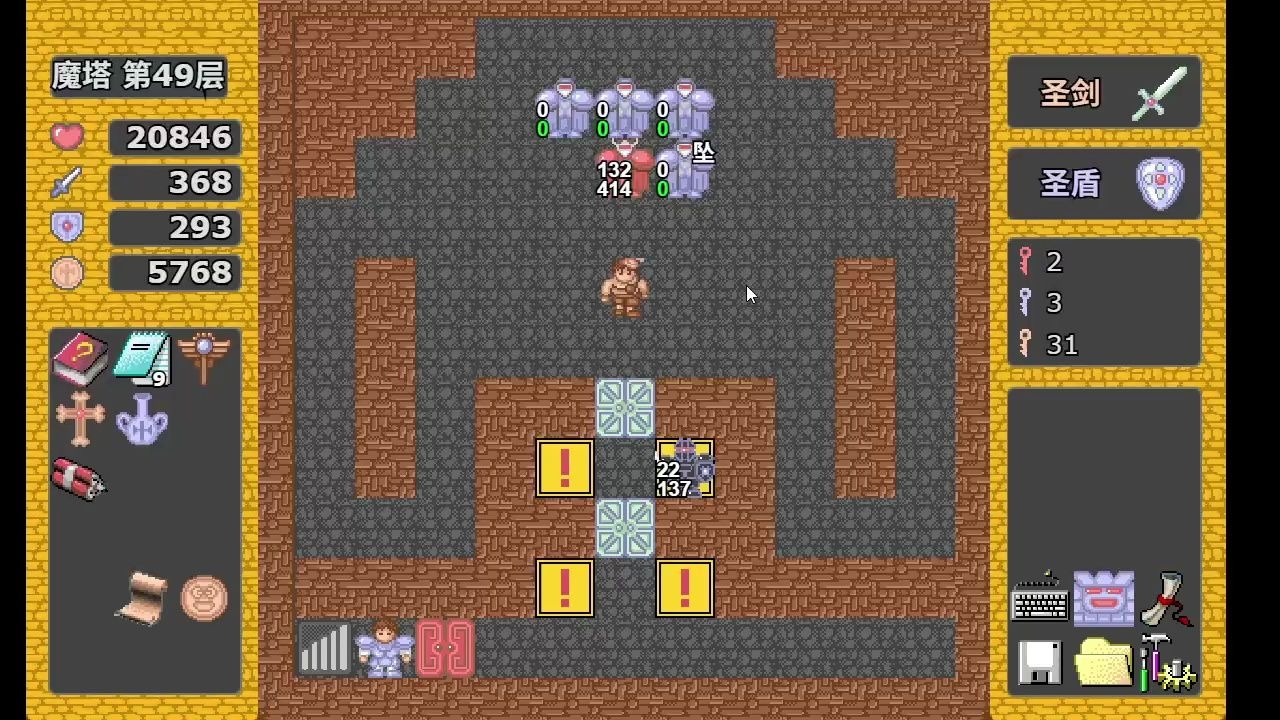Select the round lucky coin item

pos(204,598)
